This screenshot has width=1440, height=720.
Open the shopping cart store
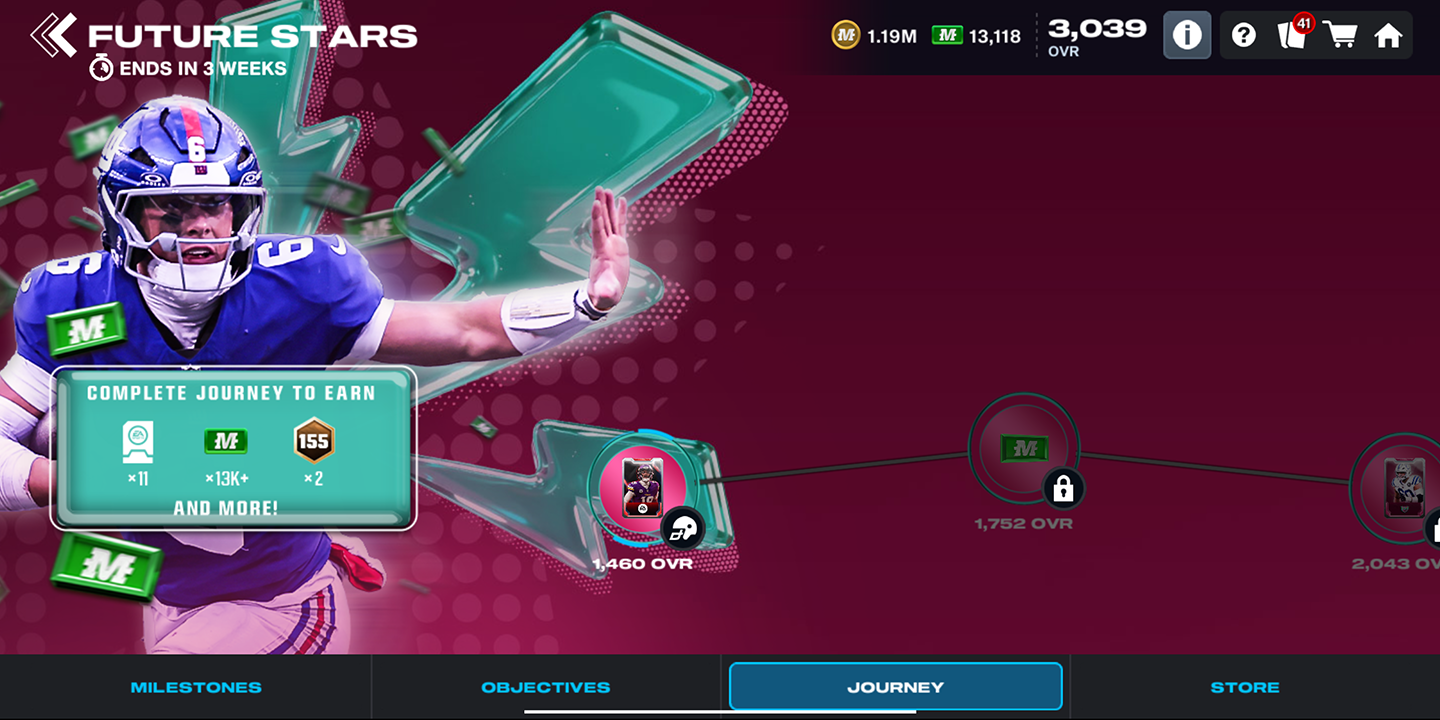[x=1340, y=36]
